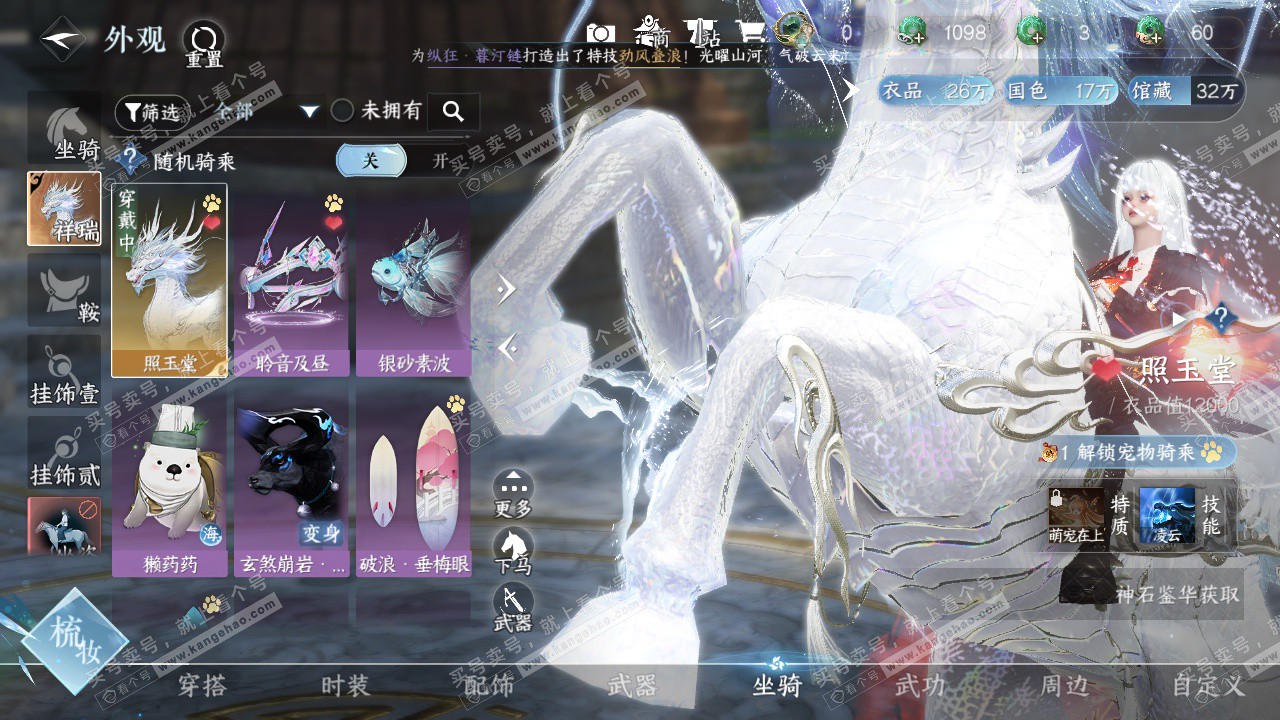This screenshot has width=1280, height=720.
Task: Select the 照玉堂 mount card
Action: pos(170,280)
